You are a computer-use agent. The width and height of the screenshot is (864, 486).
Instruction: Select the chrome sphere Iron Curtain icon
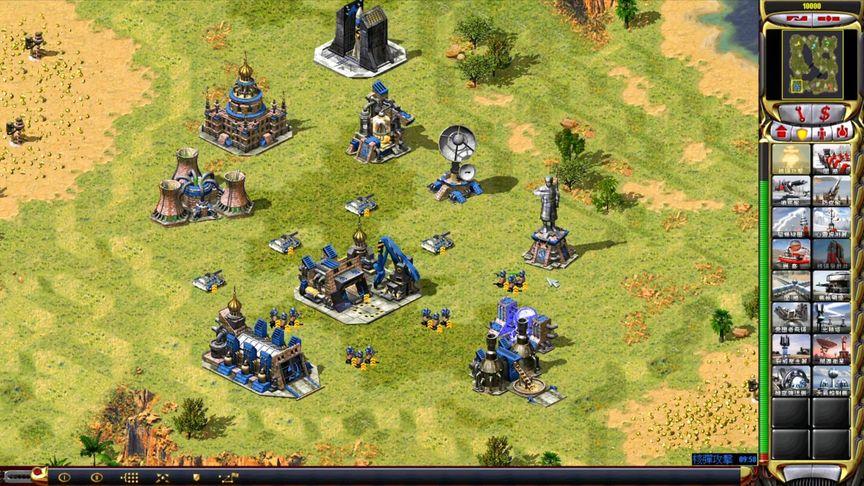point(791,382)
